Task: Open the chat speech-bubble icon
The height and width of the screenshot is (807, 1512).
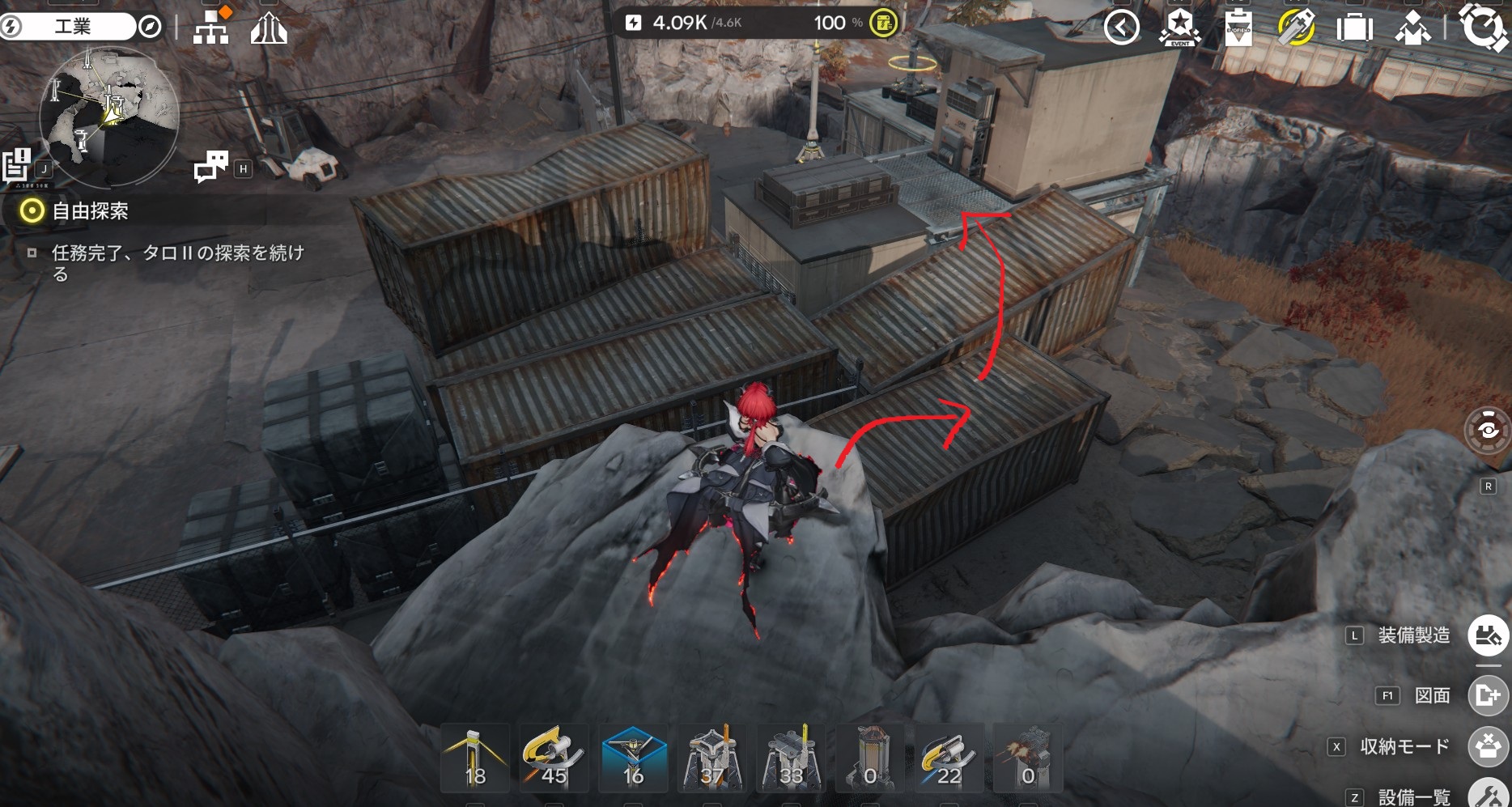Action: point(211,167)
